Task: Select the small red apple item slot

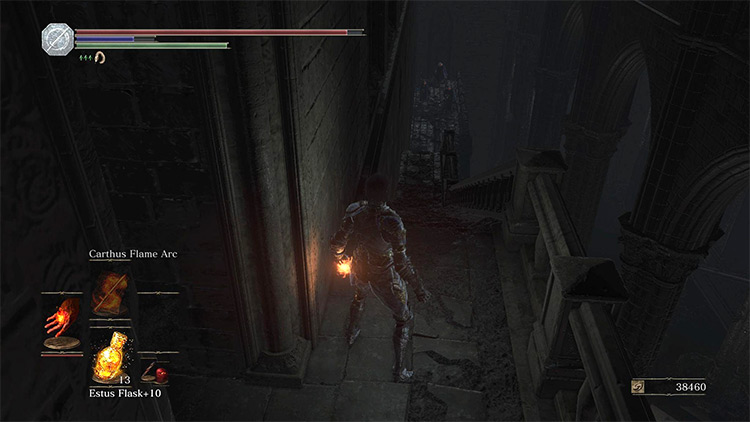Action: point(157,372)
